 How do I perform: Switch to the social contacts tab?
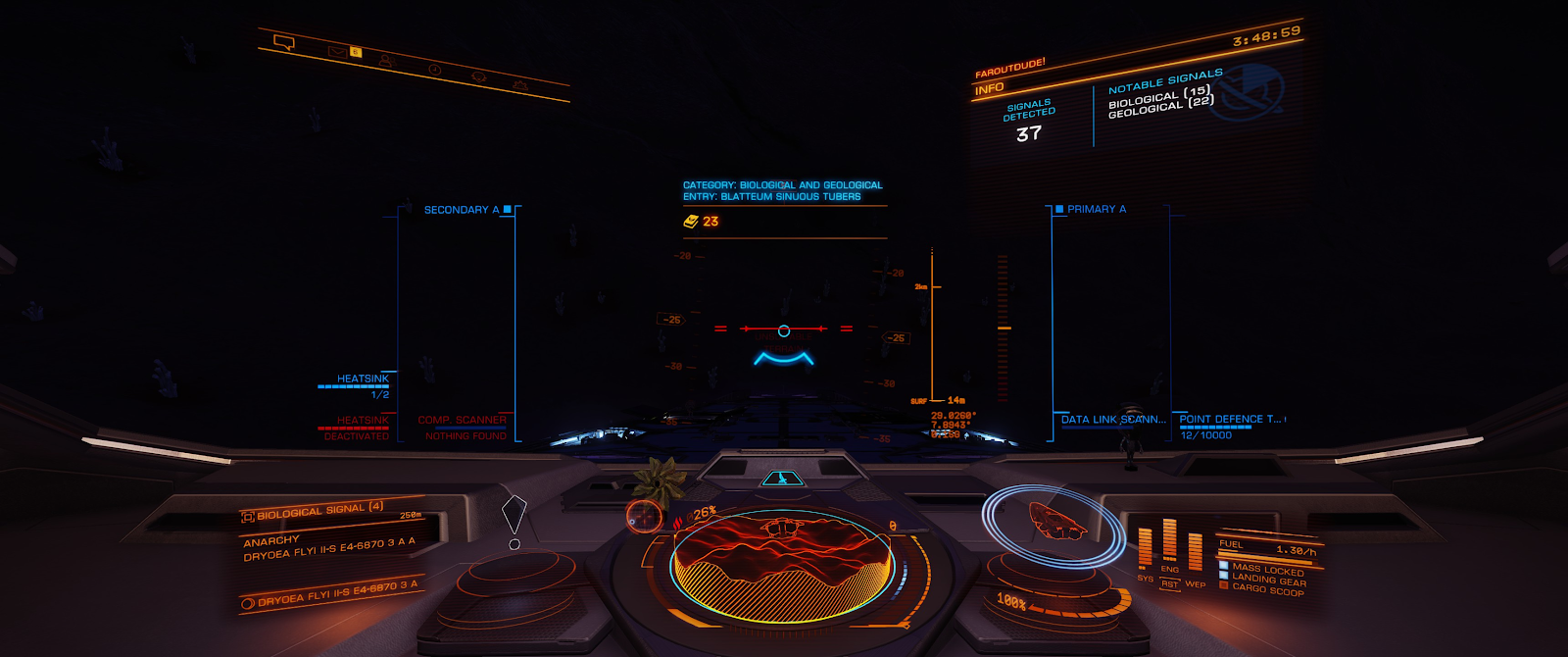[x=385, y=61]
